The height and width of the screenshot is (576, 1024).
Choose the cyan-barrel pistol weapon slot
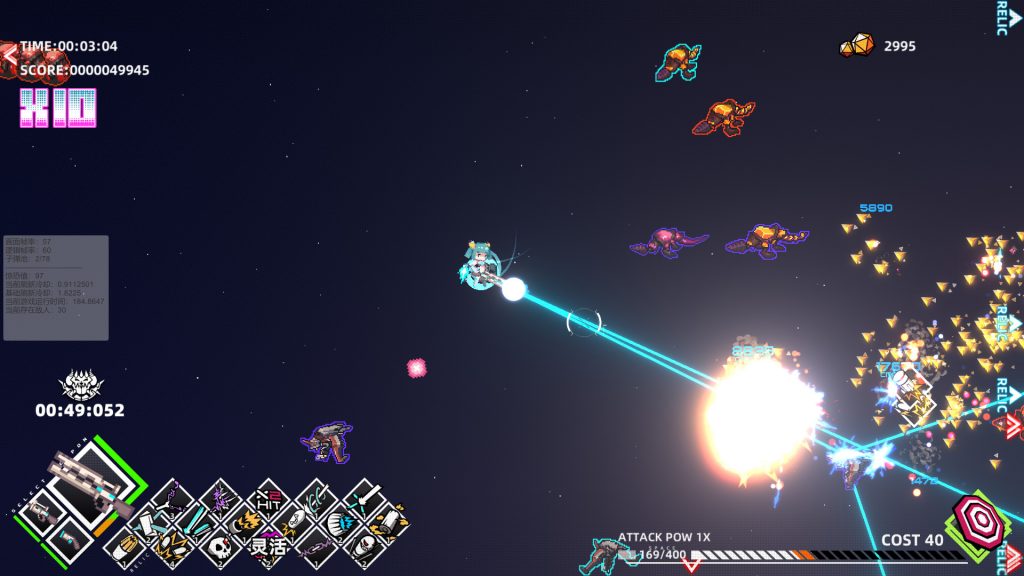[x=64, y=540]
